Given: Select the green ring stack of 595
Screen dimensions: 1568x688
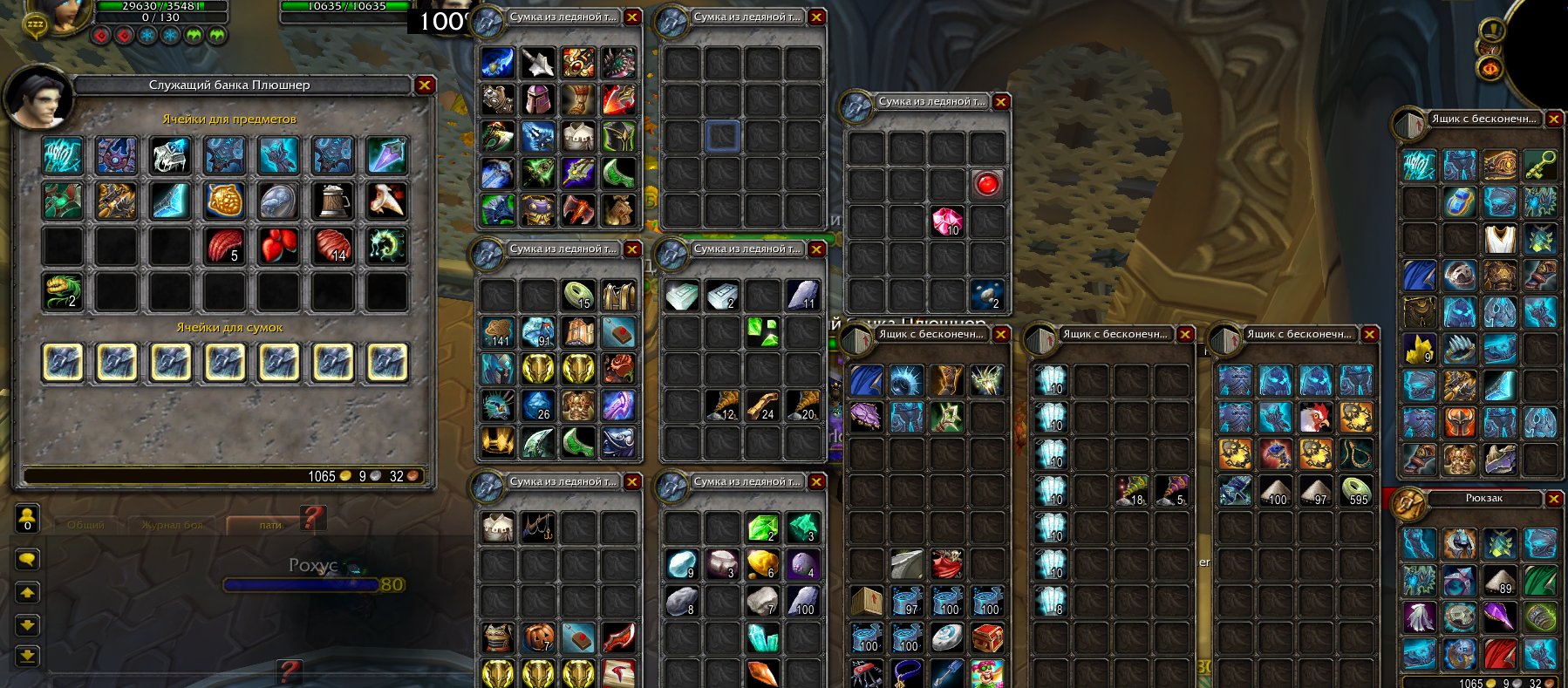Looking at the screenshot, I should pos(1356,491).
